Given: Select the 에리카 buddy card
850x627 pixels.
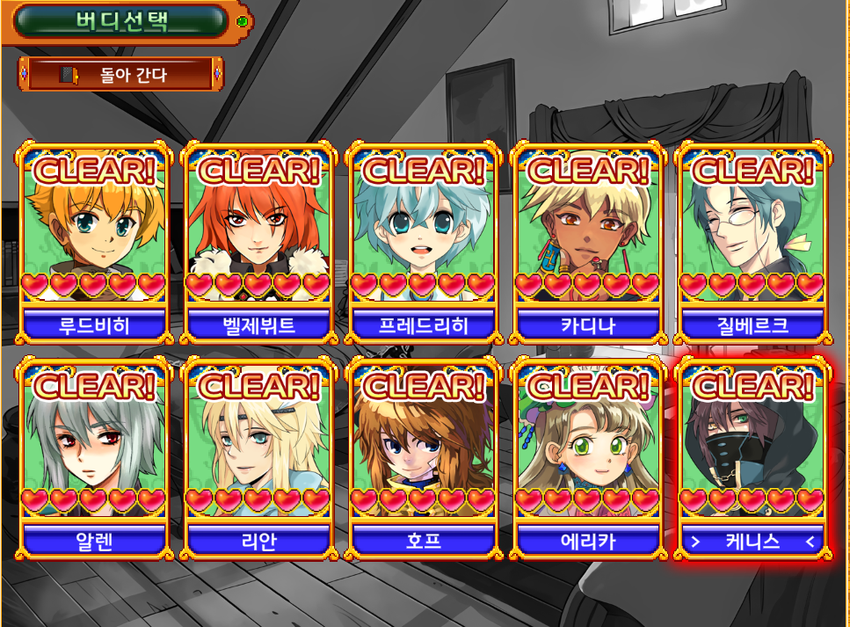Looking at the screenshot, I should [587, 456].
